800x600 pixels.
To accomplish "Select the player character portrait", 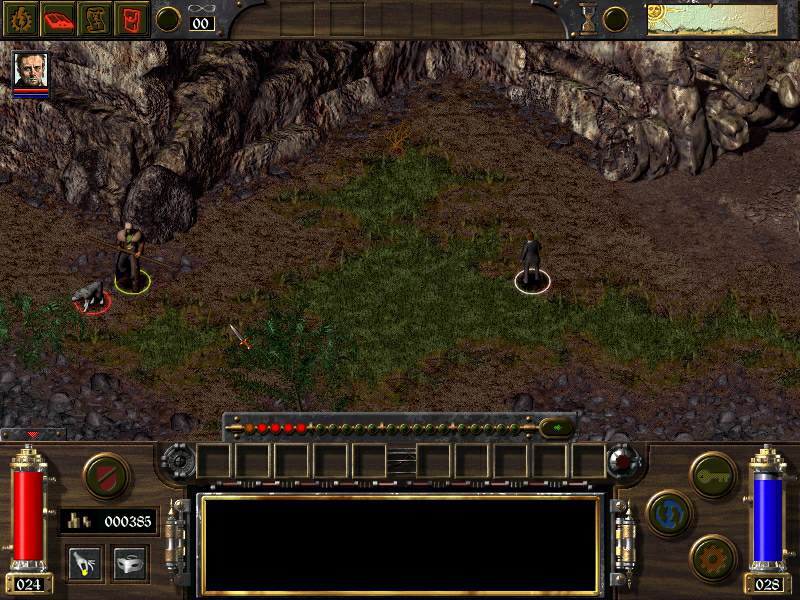I will pyautogui.click(x=31, y=70).
